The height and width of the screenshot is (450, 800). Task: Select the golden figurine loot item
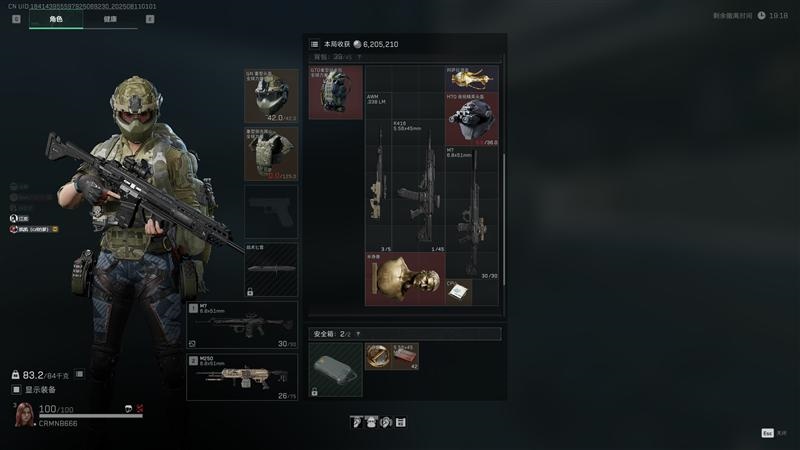[x=472, y=78]
